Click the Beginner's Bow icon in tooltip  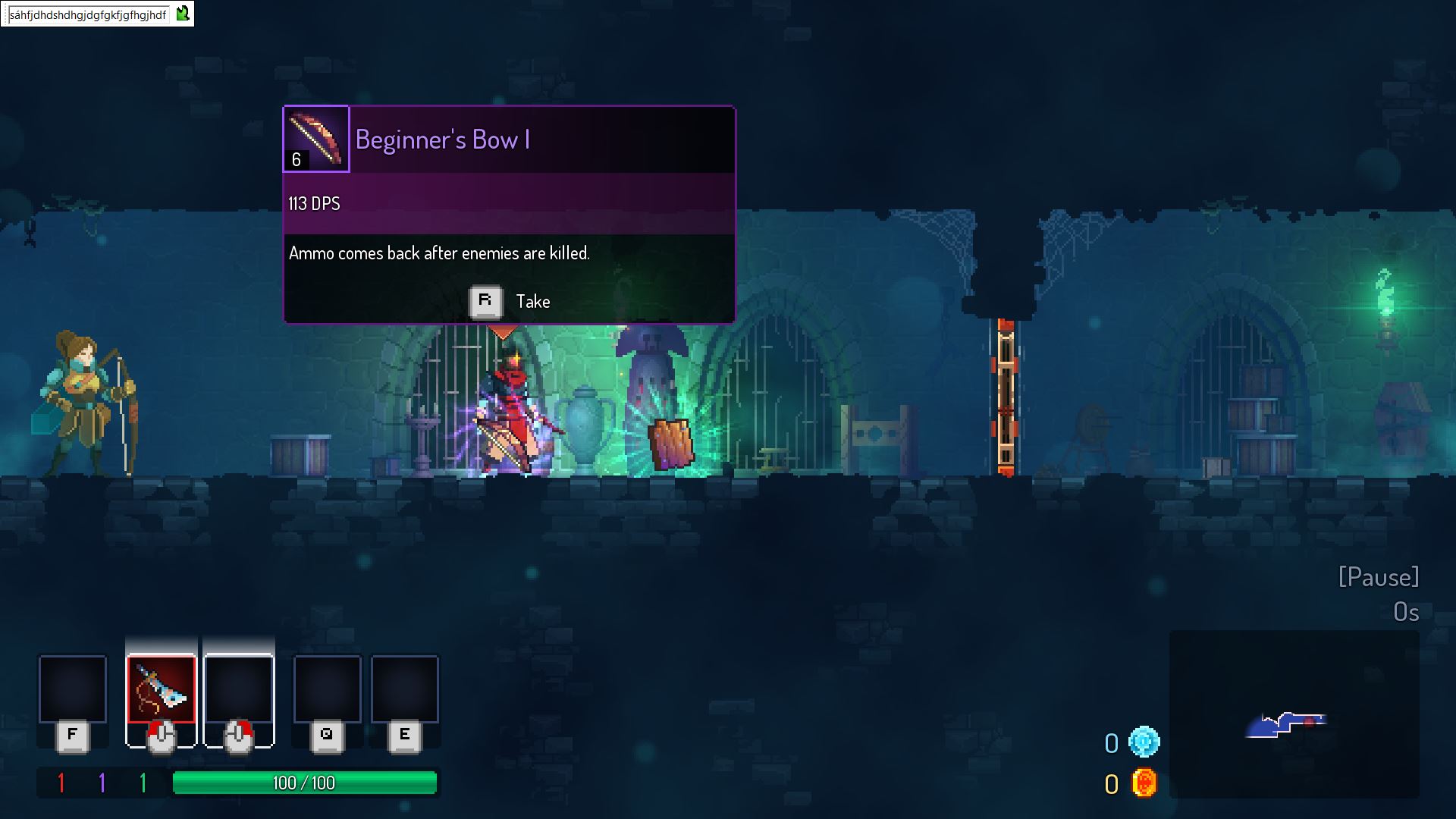[316, 139]
